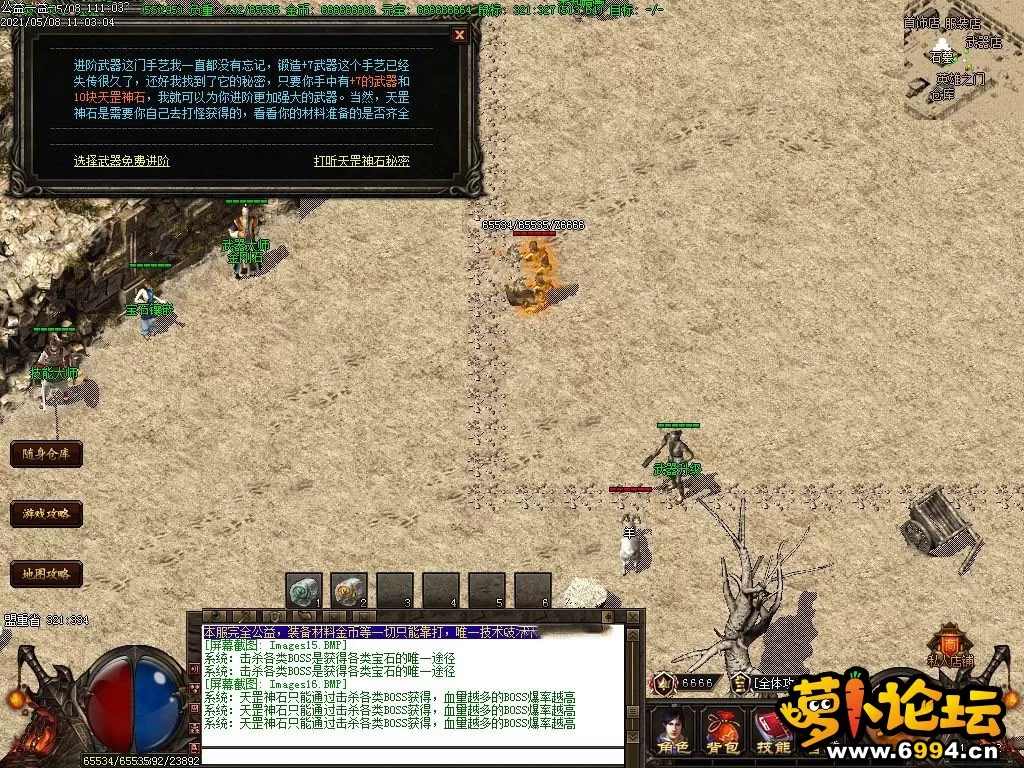Open the 背包 backpack inventory
This screenshot has width=1024, height=768.
tap(722, 732)
